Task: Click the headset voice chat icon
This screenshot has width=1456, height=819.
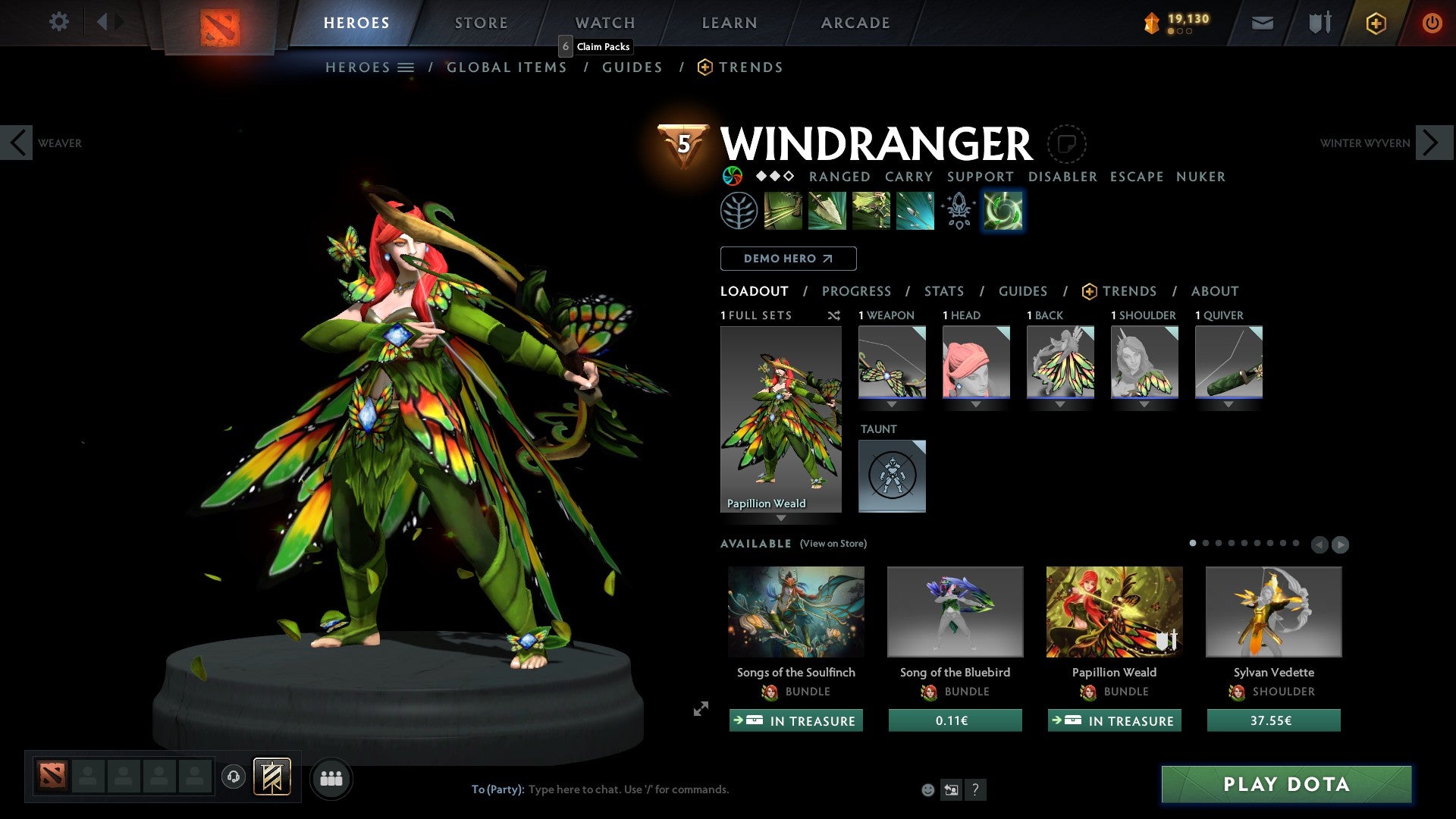Action: click(234, 777)
